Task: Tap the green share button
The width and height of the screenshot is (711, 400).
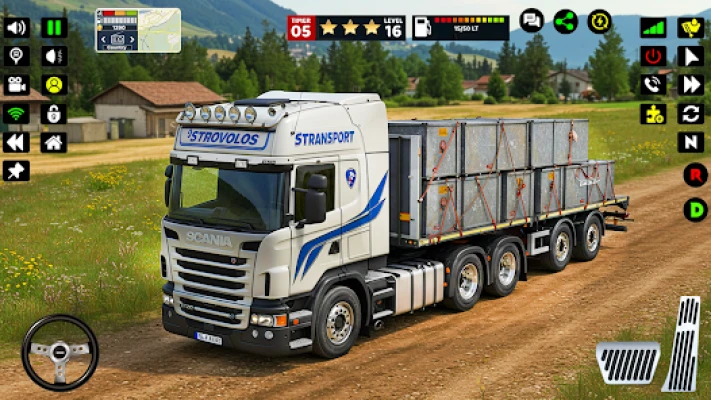Action: 566,21
